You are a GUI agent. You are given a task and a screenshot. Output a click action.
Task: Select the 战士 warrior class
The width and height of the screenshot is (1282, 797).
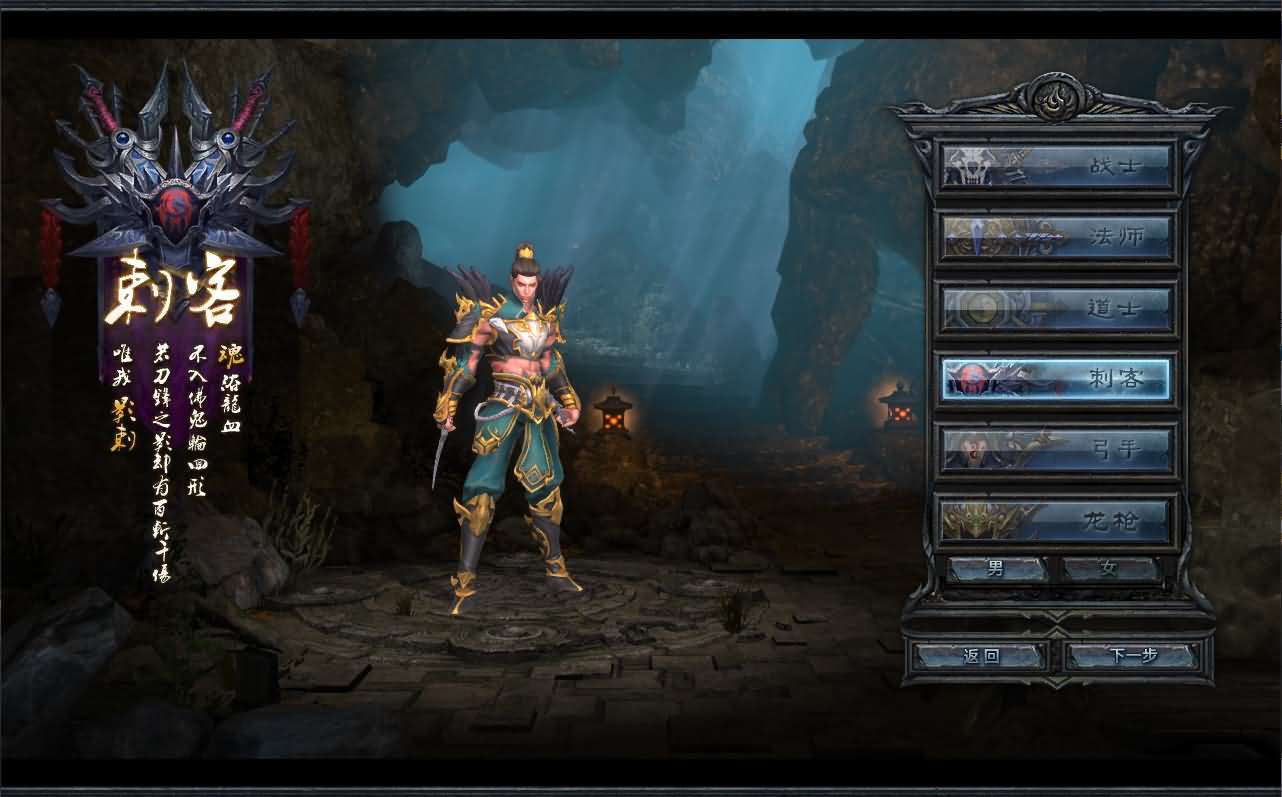click(x=1056, y=166)
